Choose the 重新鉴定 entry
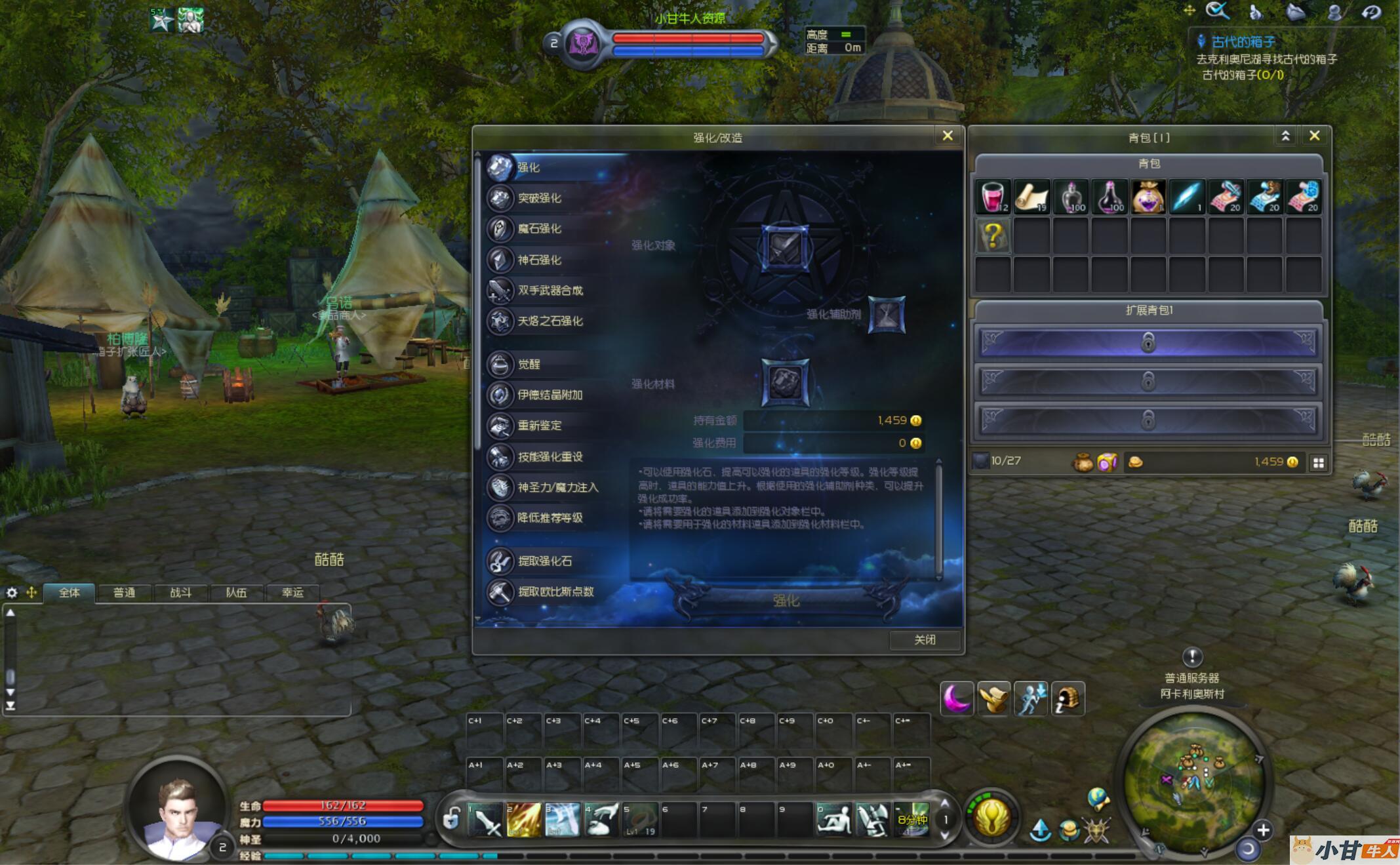The height and width of the screenshot is (865, 1400). [539, 426]
